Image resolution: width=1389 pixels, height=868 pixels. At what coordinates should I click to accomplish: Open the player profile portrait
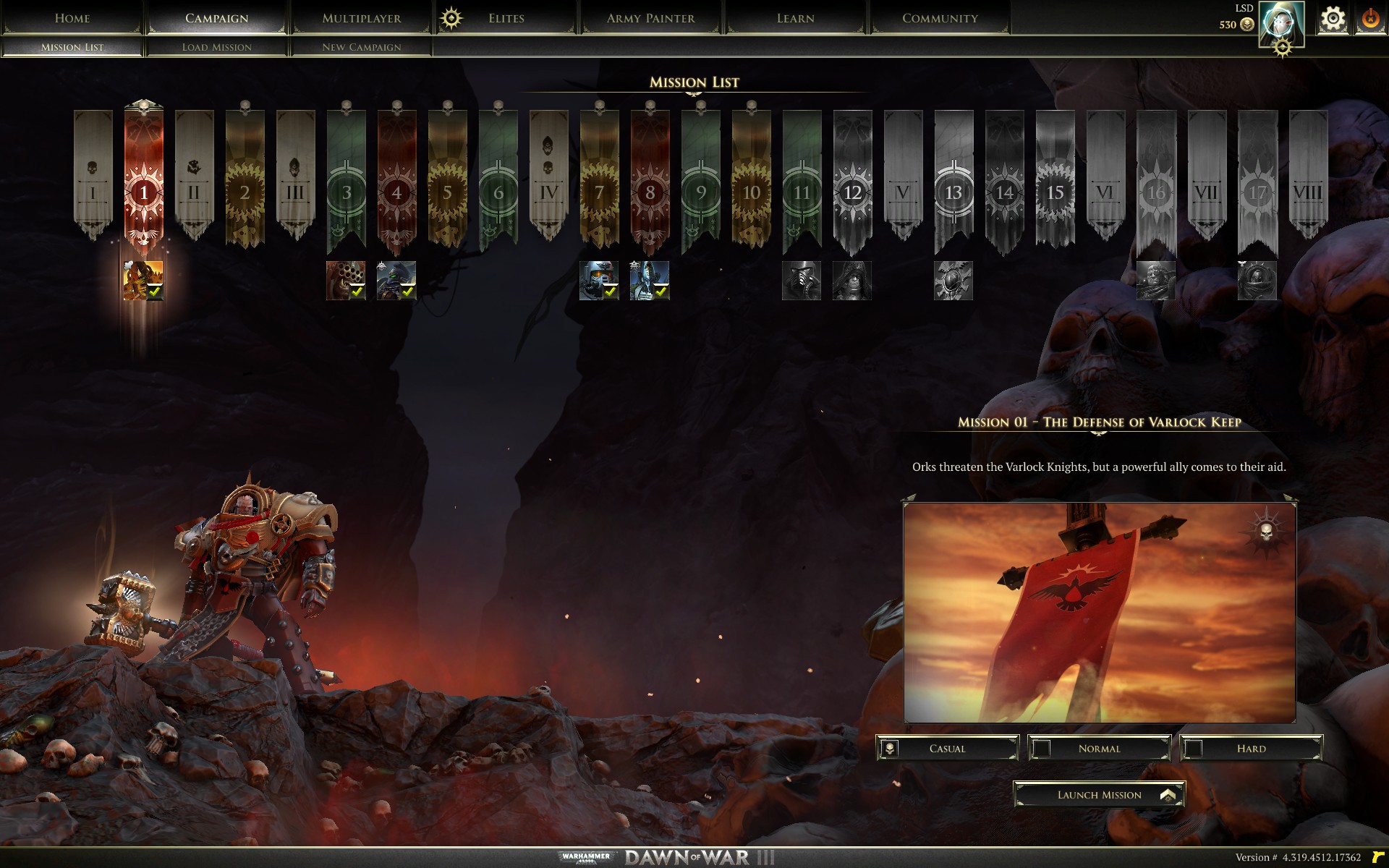tap(1280, 23)
